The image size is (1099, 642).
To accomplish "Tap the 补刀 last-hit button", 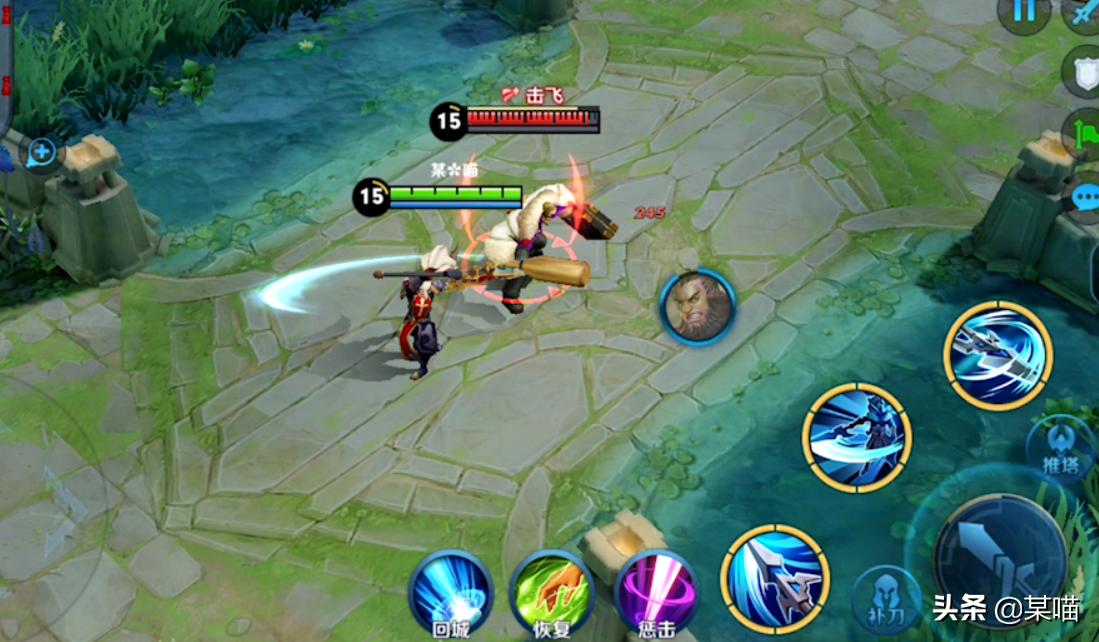I will coord(886,597).
